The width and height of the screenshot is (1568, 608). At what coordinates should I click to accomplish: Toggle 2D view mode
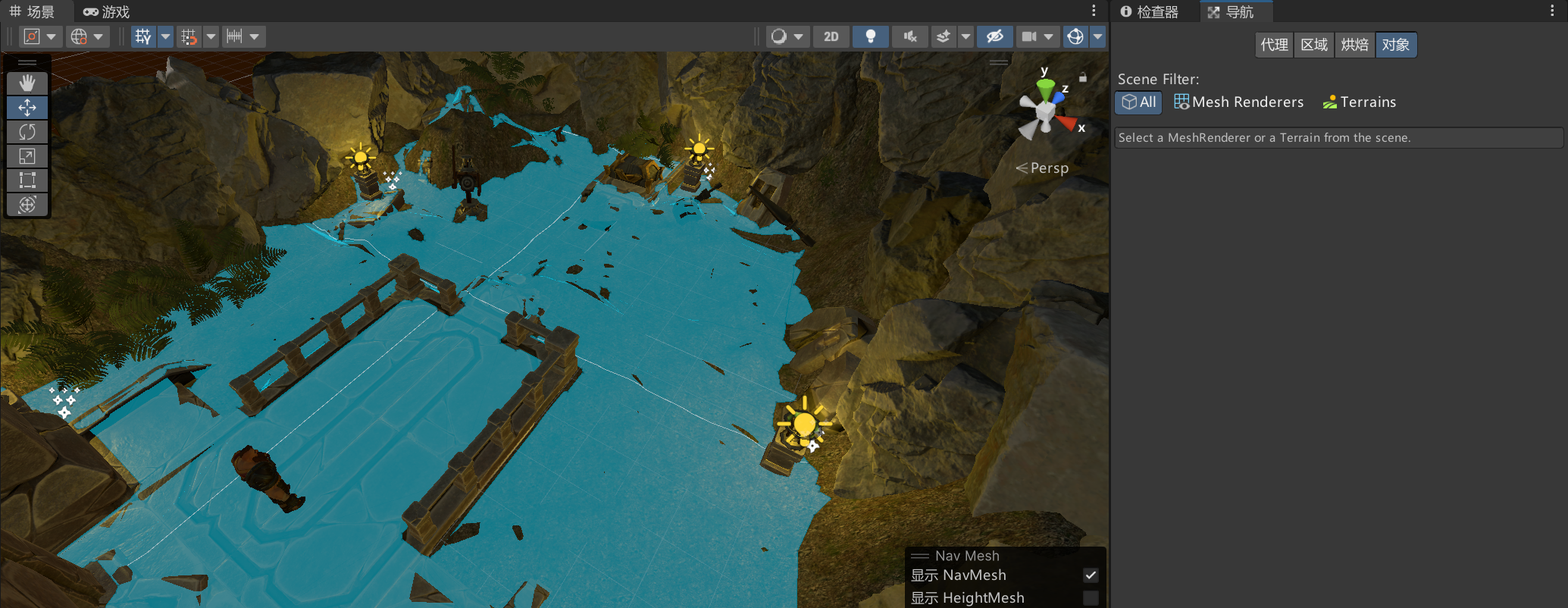point(831,36)
